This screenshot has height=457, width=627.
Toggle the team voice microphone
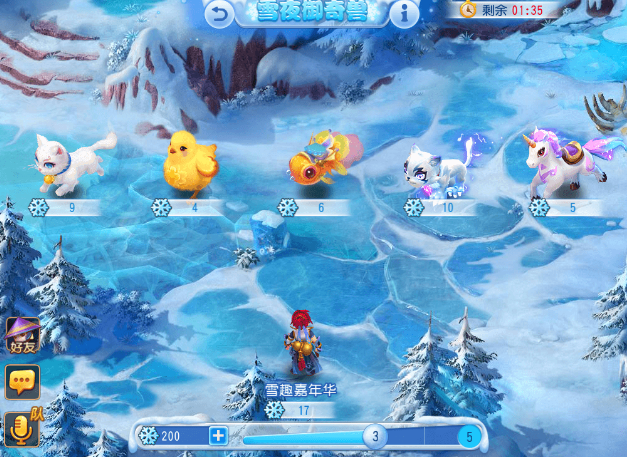tap(21, 428)
